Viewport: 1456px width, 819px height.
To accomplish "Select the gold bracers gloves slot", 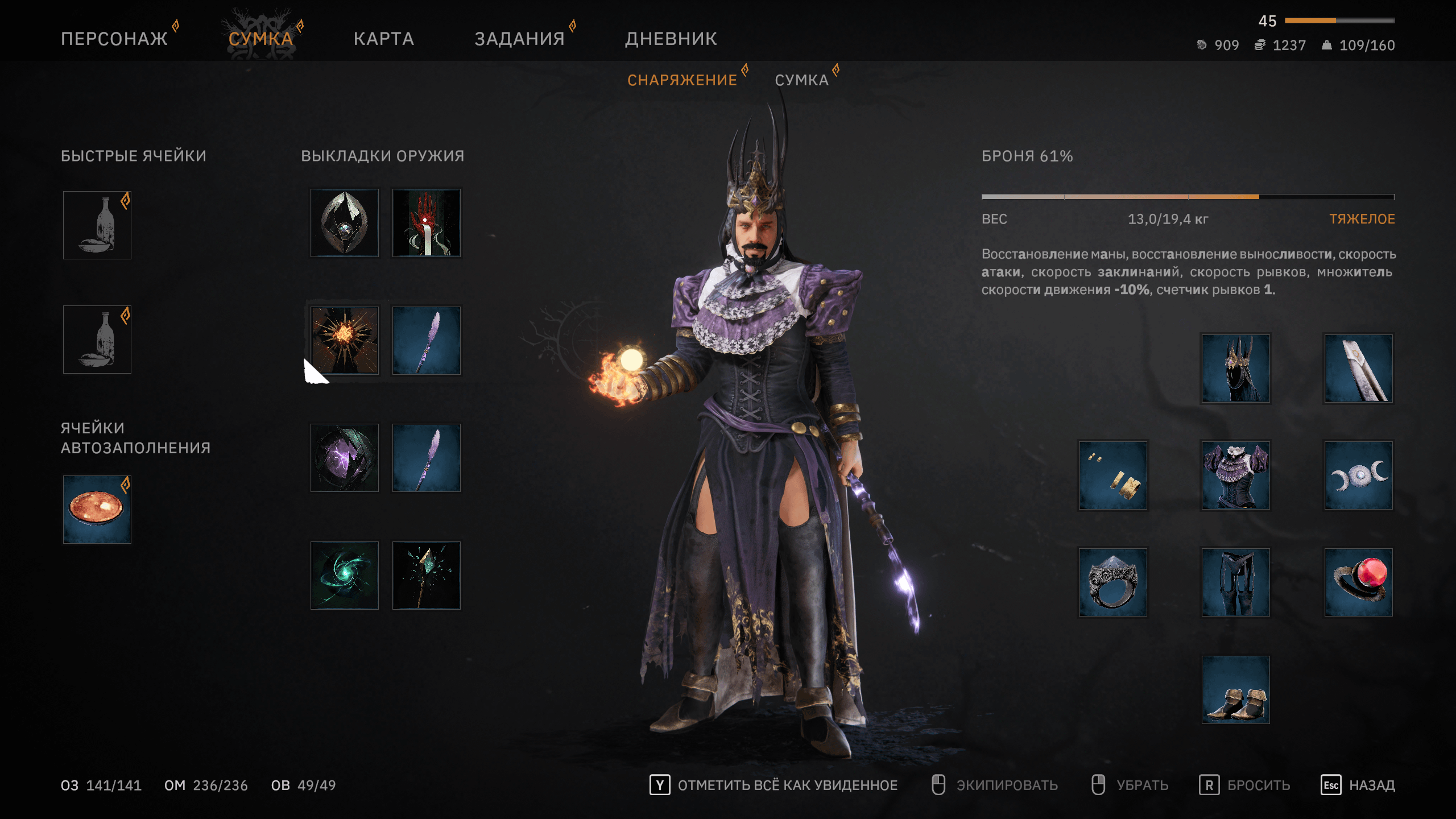I will pyautogui.click(x=1113, y=475).
